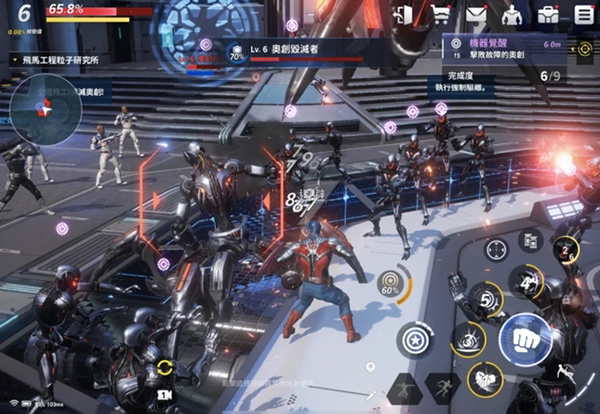Image resolution: width=600 pixels, height=414 pixels.
Task: Open the shopping cart store
Action: point(440,14)
